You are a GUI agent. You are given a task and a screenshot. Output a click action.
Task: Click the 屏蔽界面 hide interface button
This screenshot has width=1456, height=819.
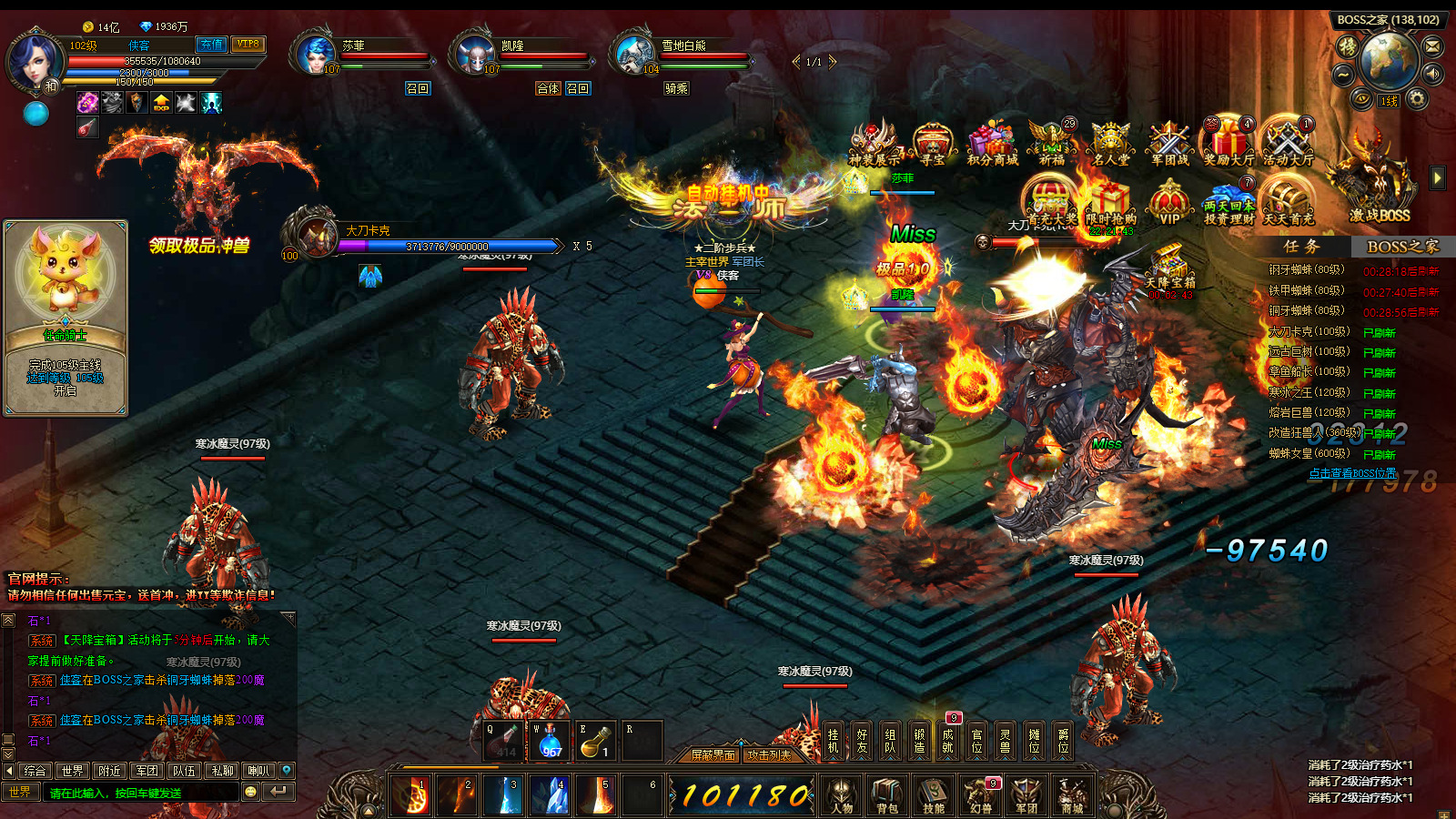[713, 755]
